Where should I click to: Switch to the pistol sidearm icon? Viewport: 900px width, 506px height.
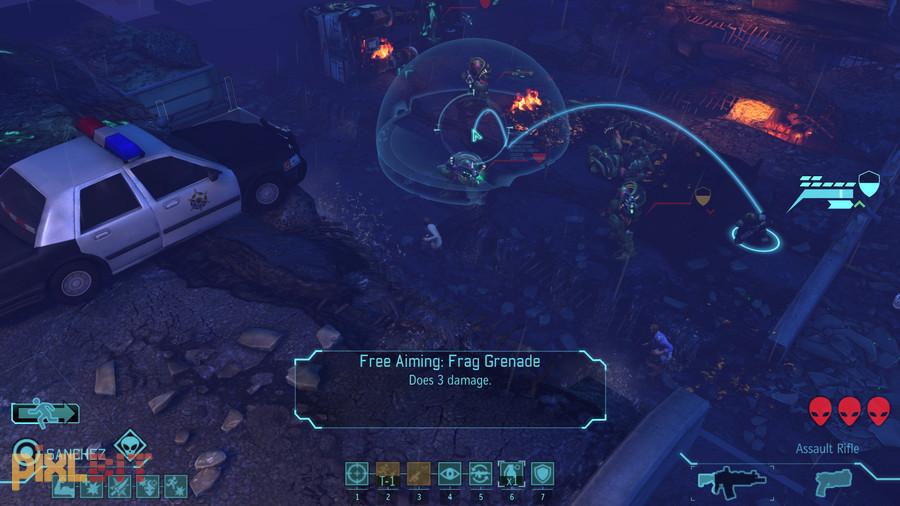point(830,480)
